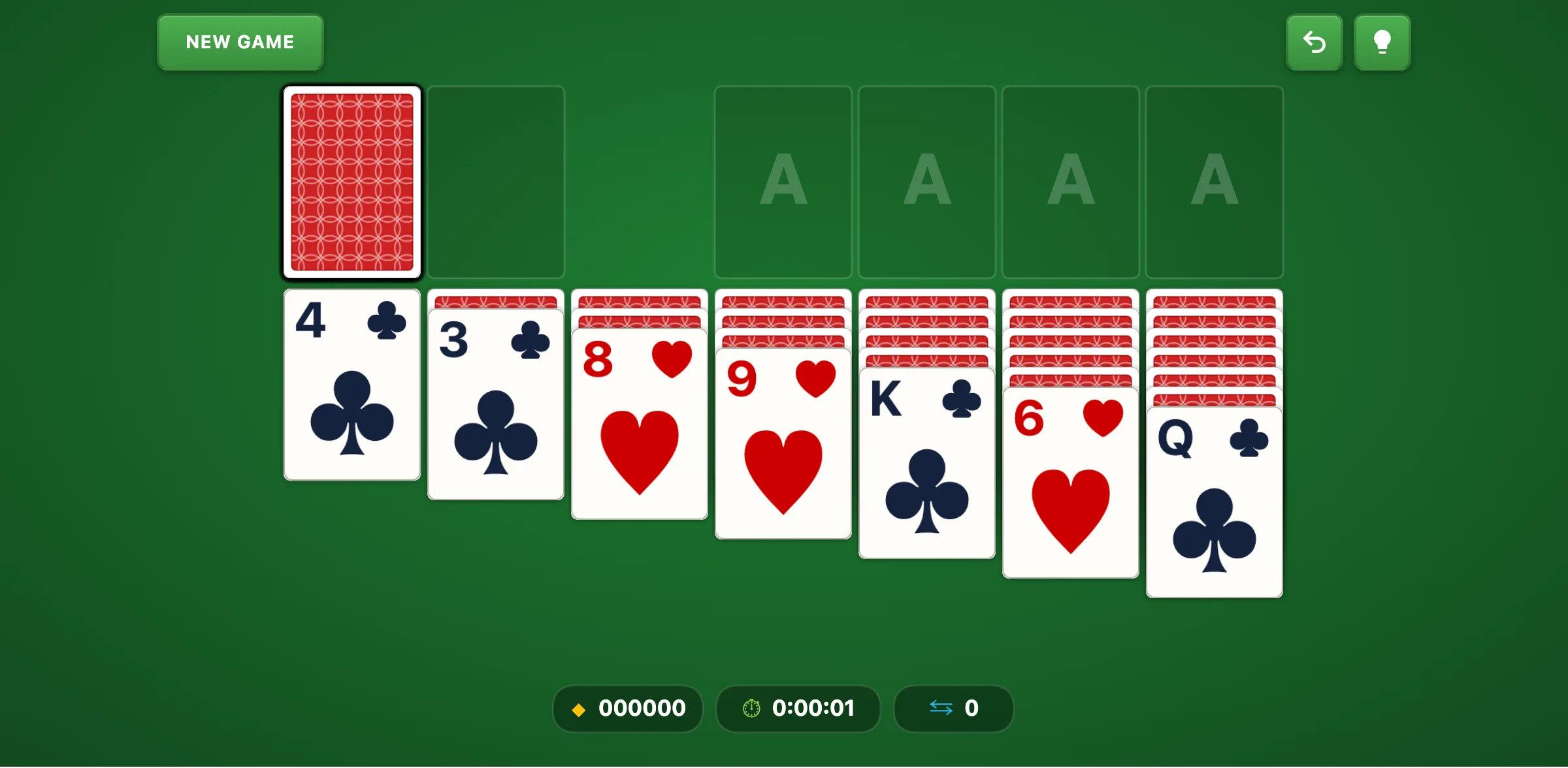The height and width of the screenshot is (768, 1568).
Task: Start a new game
Action: [x=240, y=42]
